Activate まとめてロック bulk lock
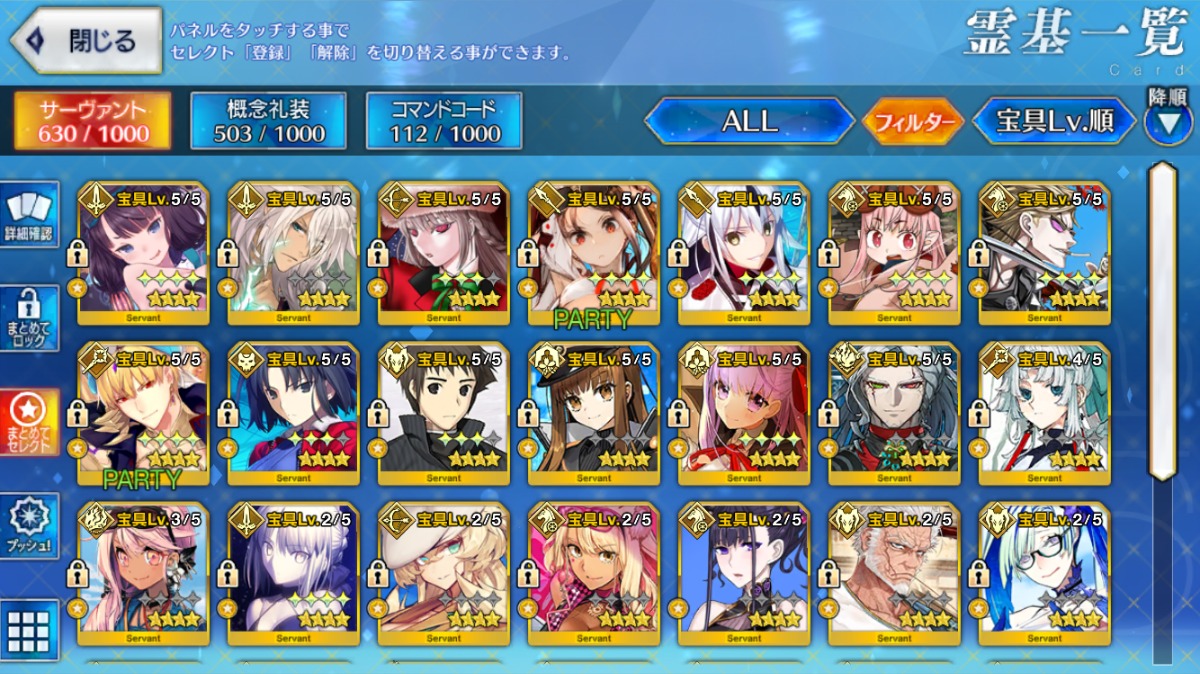1200x674 pixels. click(x=30, y=318)
